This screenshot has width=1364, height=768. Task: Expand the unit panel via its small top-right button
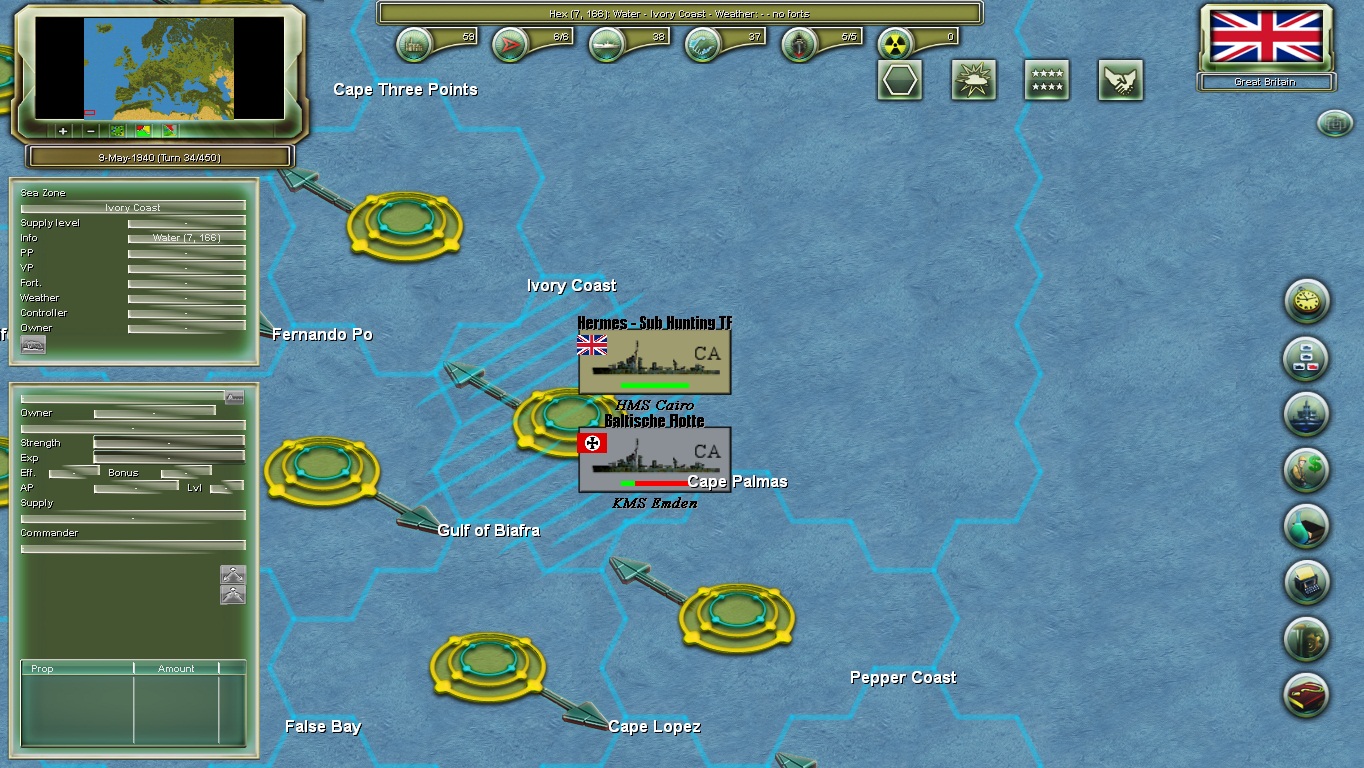coord(233,397)
